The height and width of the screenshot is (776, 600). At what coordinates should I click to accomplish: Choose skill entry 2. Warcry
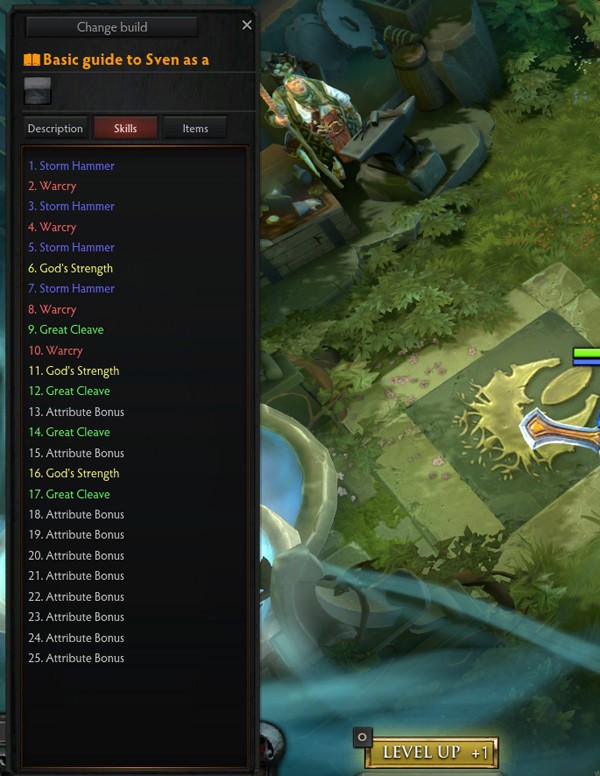pyautogui.click(x=52, y=186)
